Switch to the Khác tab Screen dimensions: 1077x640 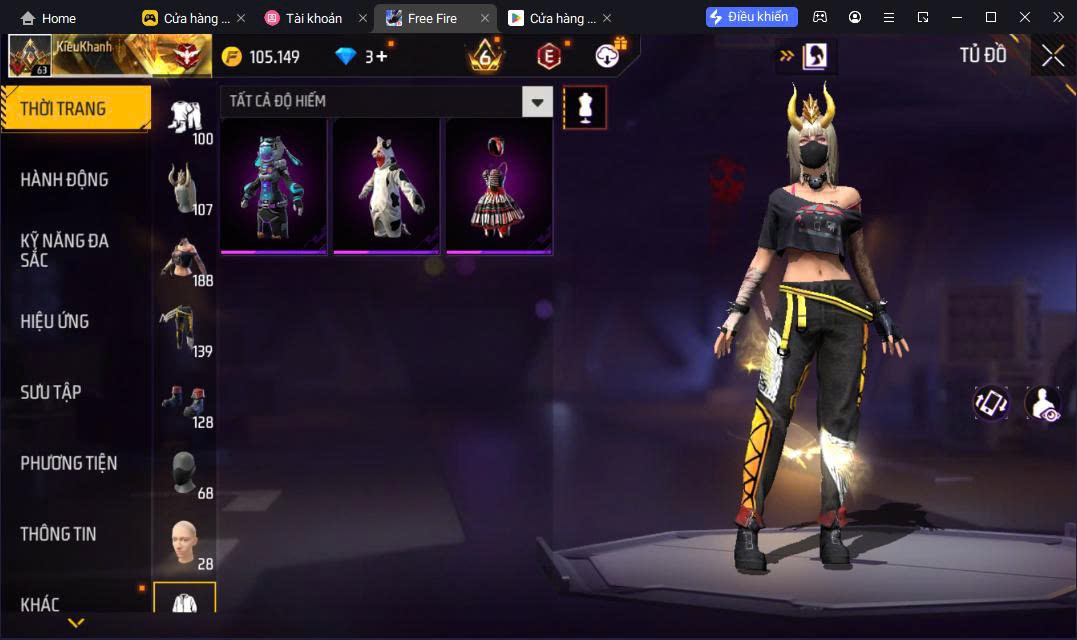(x=40, y=604)
